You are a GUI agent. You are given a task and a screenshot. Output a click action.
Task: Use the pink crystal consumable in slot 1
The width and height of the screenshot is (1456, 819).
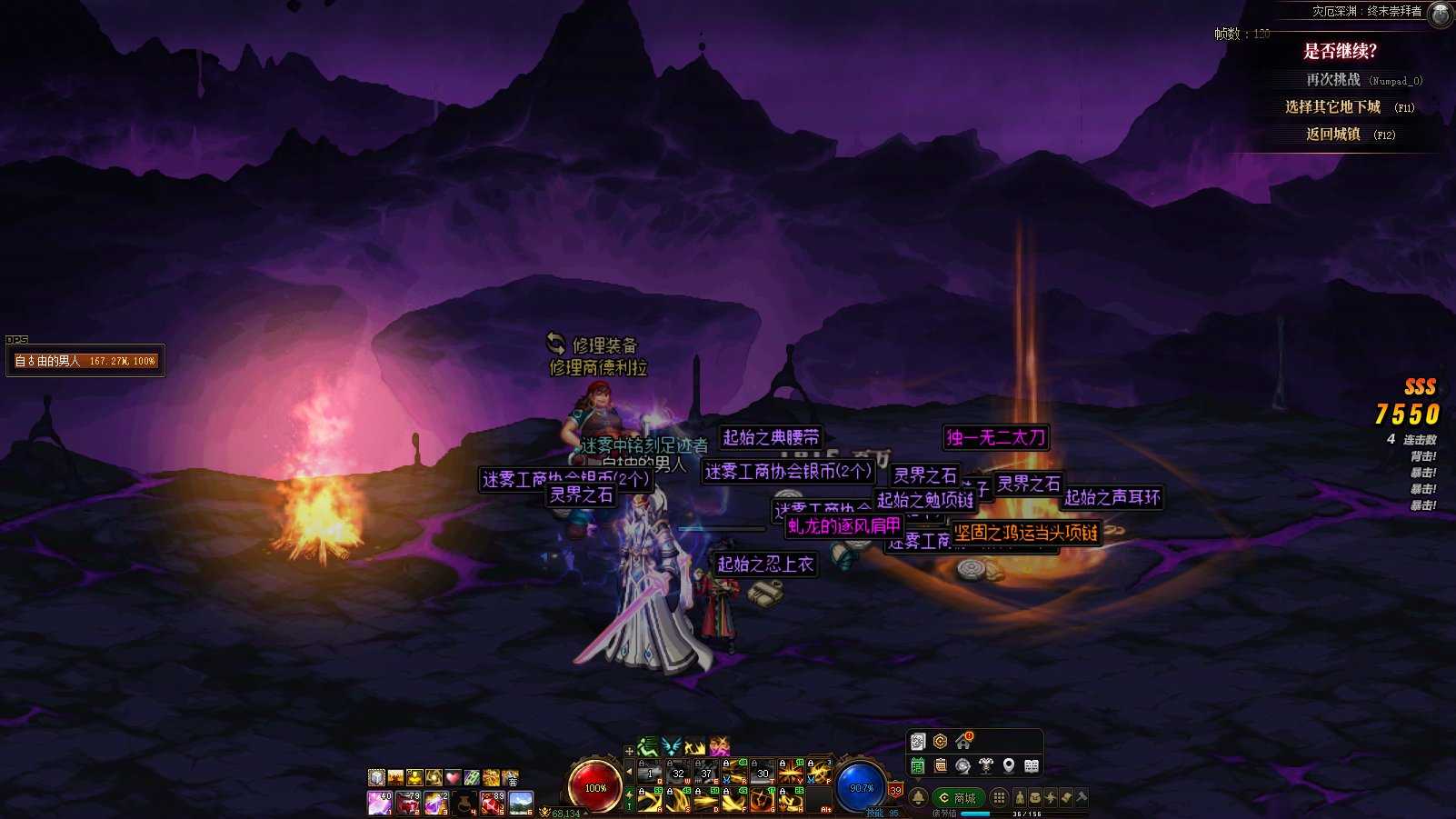tap(379, 803)
